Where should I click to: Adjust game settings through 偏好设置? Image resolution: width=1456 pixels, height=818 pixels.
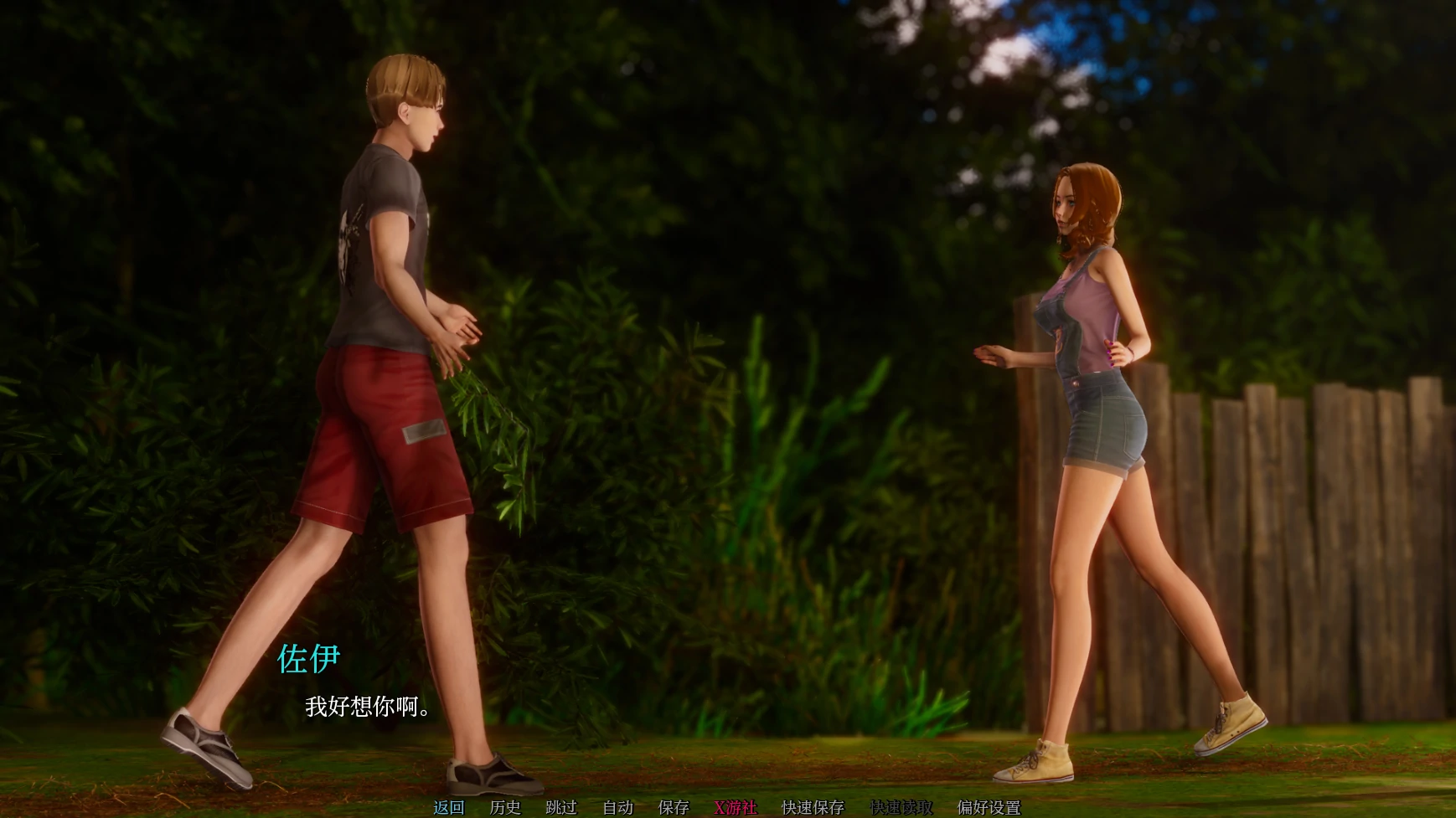click(x=989, y=808)
